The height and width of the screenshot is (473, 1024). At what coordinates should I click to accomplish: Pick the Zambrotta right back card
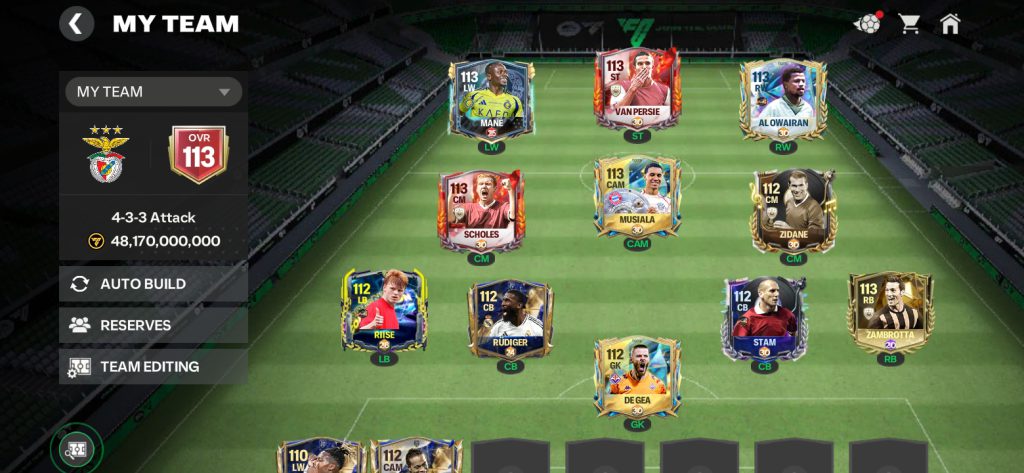coord(889,311)
